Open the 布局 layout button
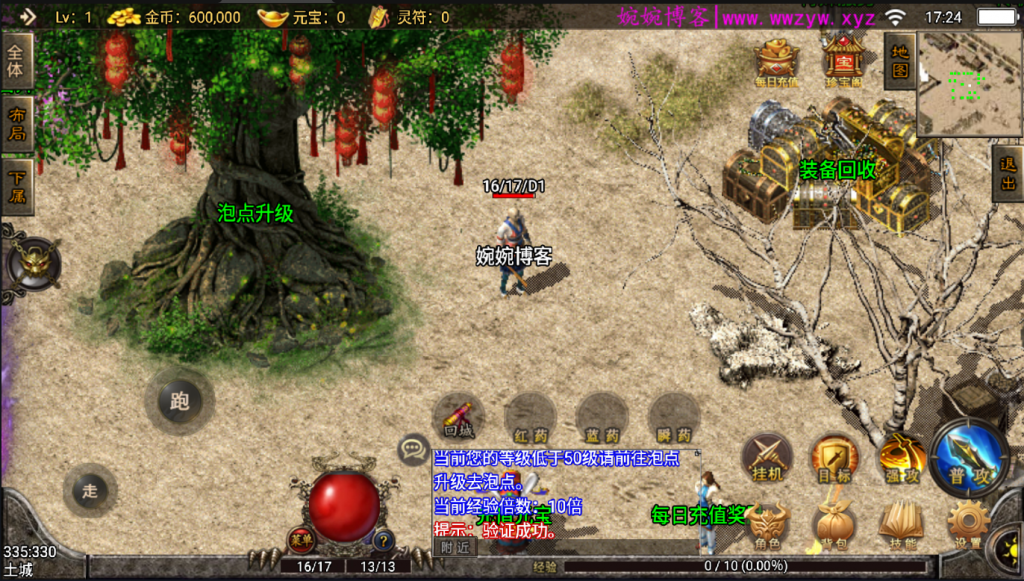This screenshot has width=1024, height=581. [16, 124]
